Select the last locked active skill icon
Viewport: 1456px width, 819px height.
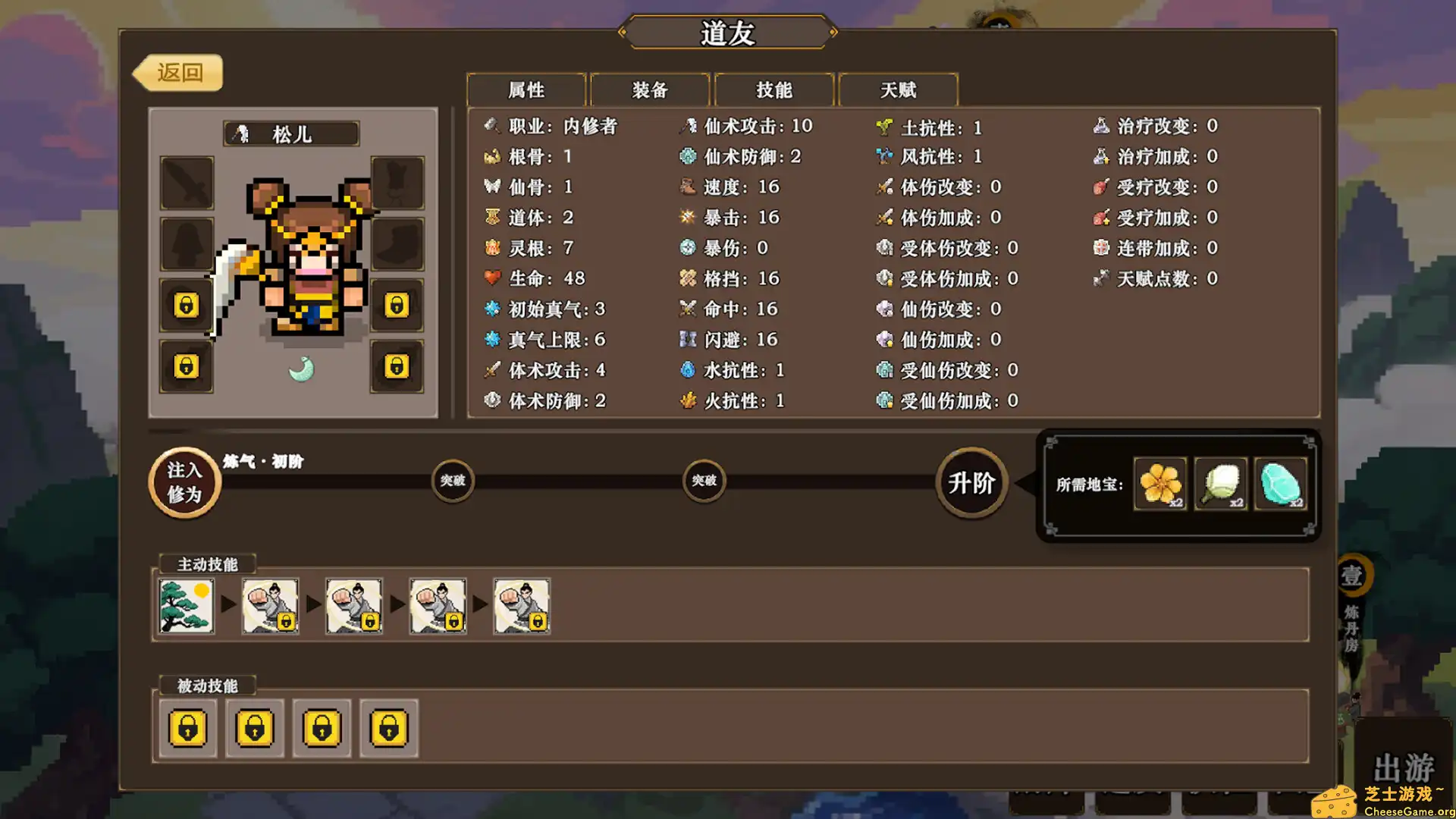pos(521,606)
